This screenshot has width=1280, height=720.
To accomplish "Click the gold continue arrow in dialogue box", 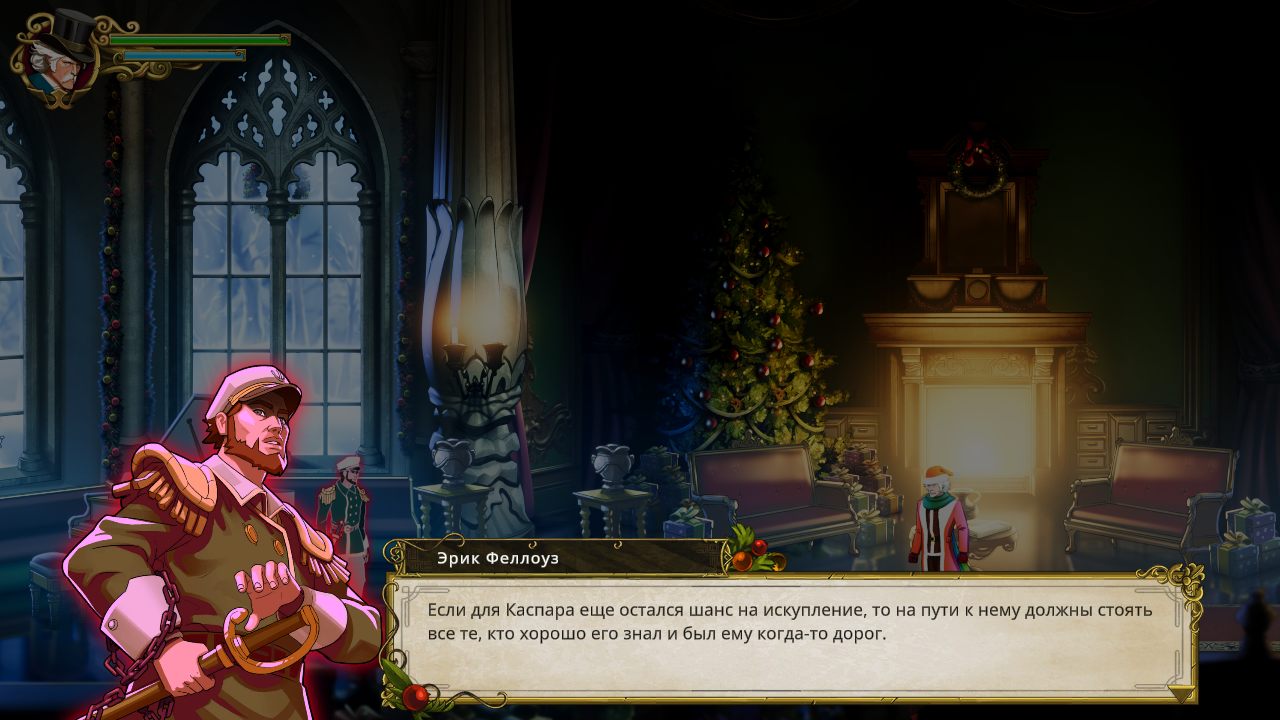I will click(x=1182, y=692).
